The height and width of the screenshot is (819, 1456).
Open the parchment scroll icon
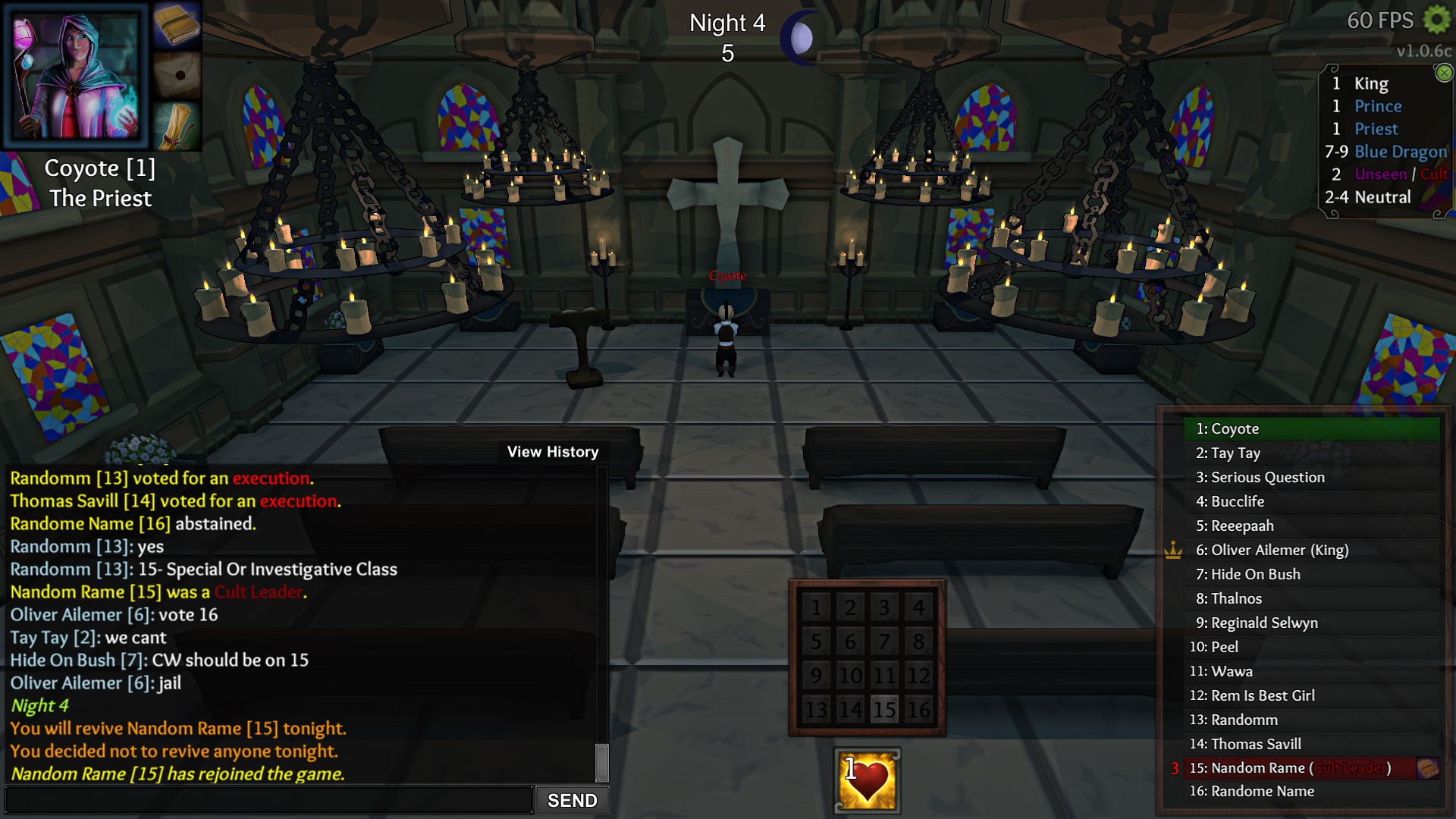point(176,124)
